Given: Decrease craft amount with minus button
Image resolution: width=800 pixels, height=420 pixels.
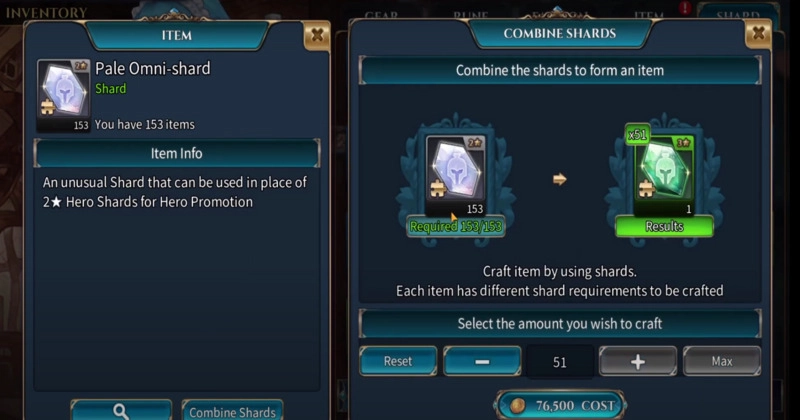Looking at the screenshot, I should (482, 361).
